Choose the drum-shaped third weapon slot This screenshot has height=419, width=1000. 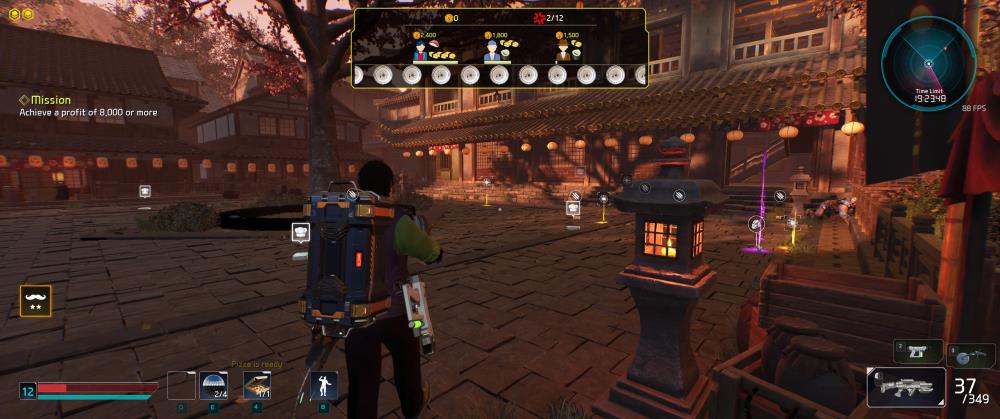[970, 355]
